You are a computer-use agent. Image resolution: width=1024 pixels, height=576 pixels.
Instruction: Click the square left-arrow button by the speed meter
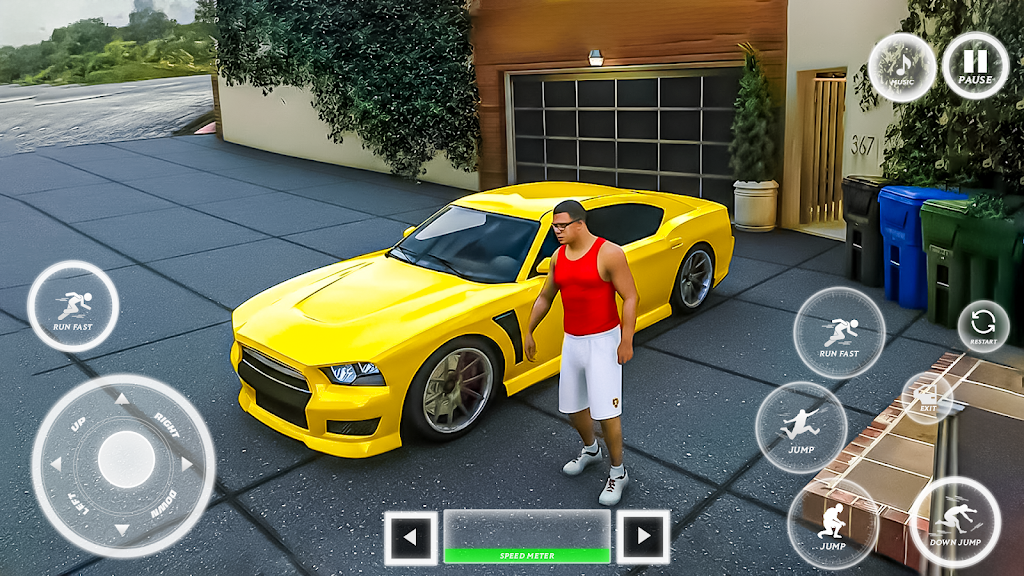click(410, 538)
